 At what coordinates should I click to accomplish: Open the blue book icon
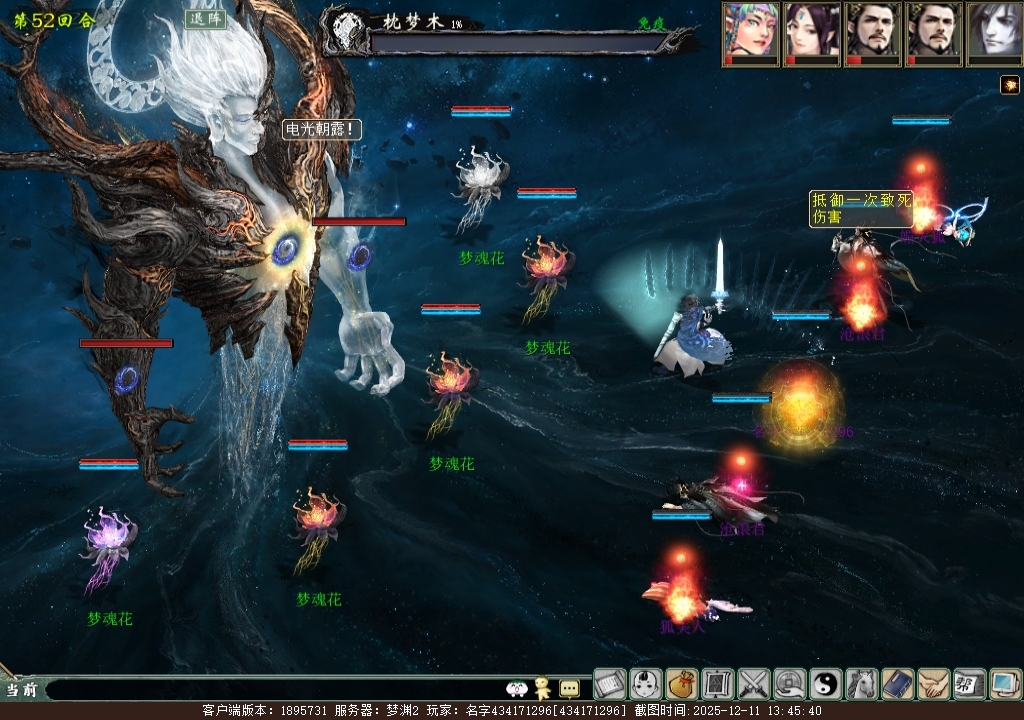[x=898, y=684]
